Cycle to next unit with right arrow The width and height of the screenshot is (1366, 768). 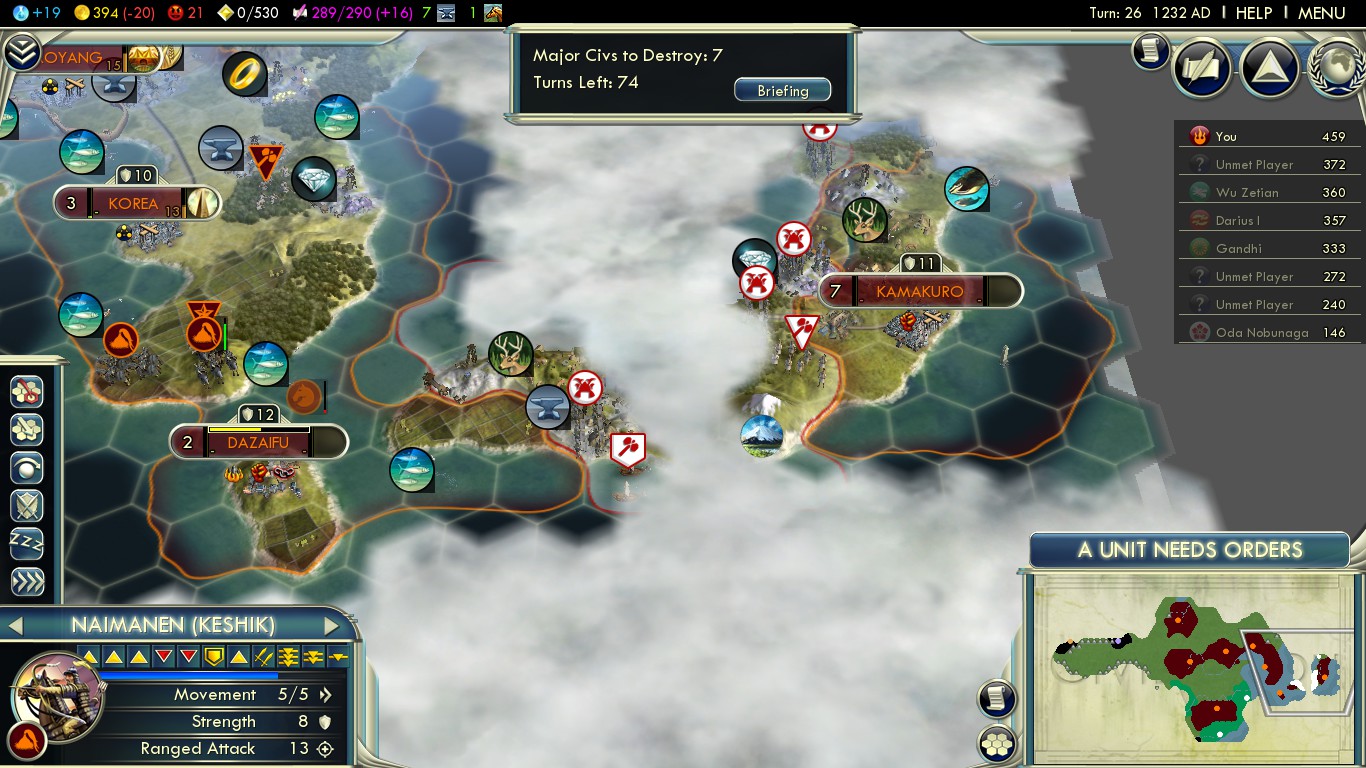tap(333, 624)
